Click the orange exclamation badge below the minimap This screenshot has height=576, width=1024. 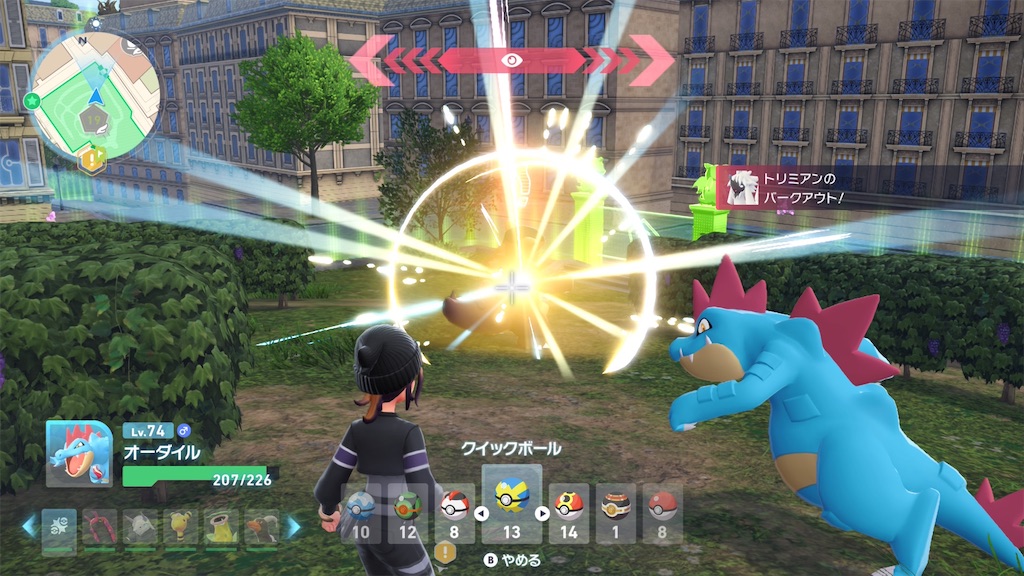click(x=93, y=159)
